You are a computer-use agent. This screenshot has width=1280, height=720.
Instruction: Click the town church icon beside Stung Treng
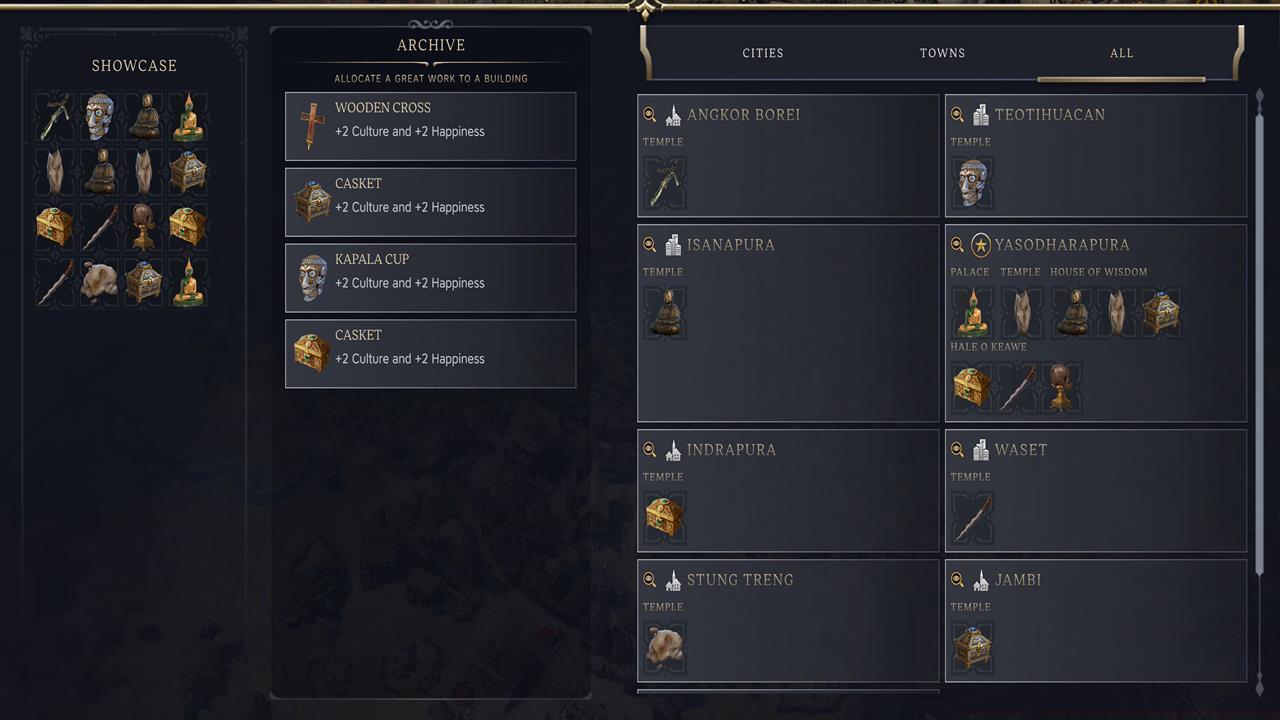pyautogui.click(x=673, y=580)
